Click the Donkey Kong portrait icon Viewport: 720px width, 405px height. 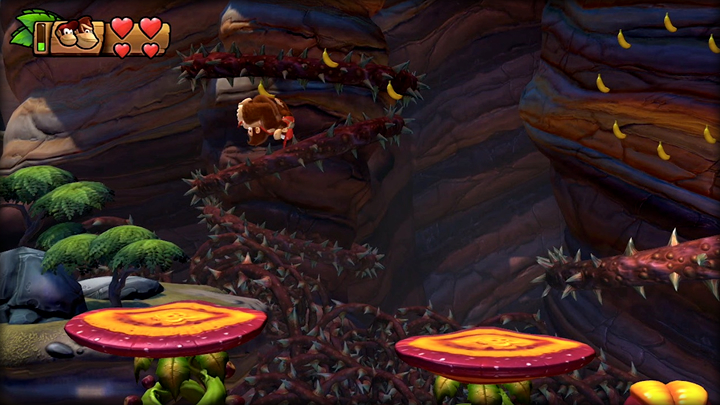pos(77,37)
